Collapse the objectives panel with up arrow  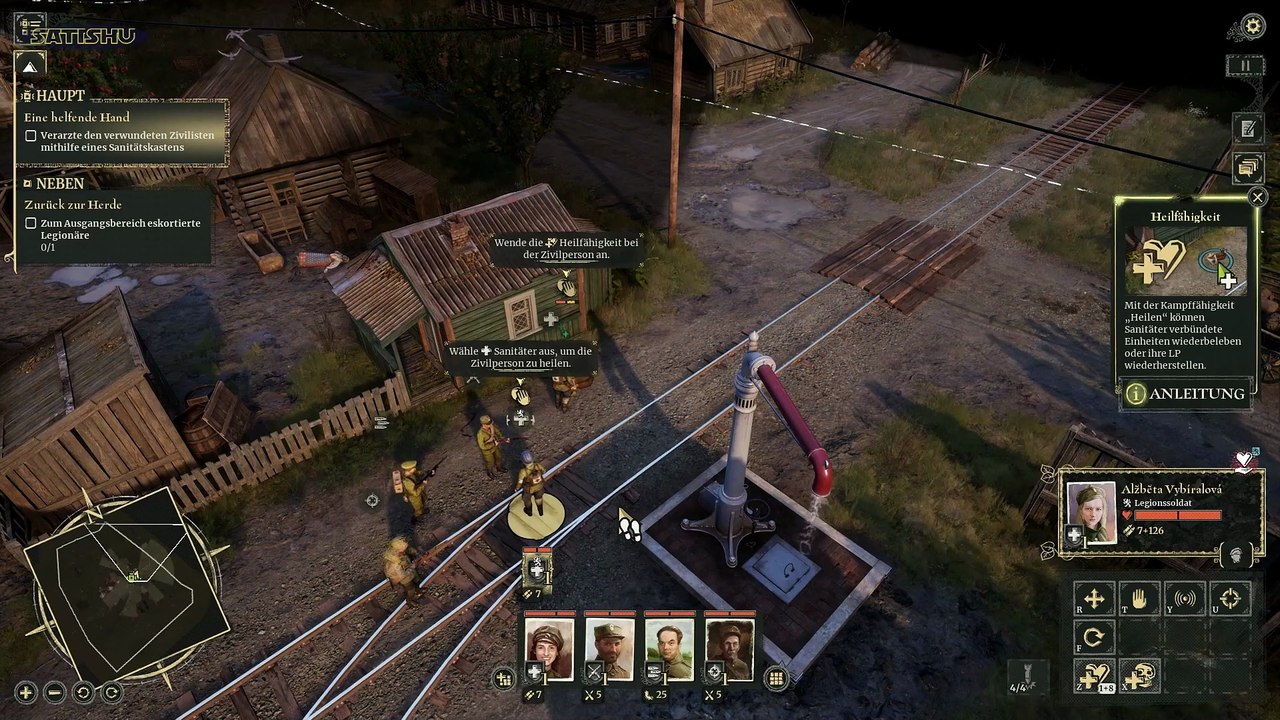[30, 67]
